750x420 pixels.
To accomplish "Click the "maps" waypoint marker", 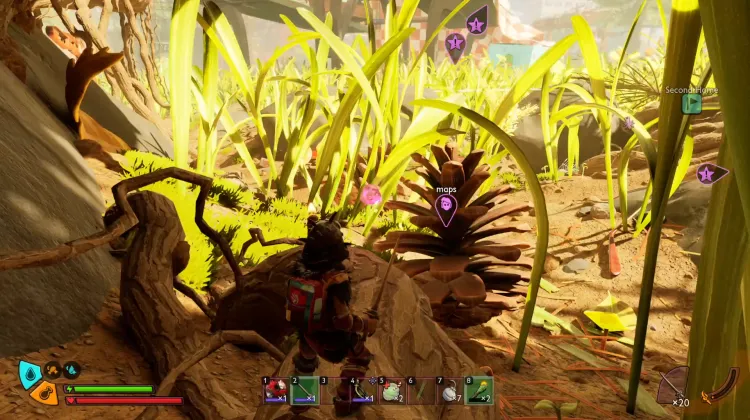I will pos(446,205).
